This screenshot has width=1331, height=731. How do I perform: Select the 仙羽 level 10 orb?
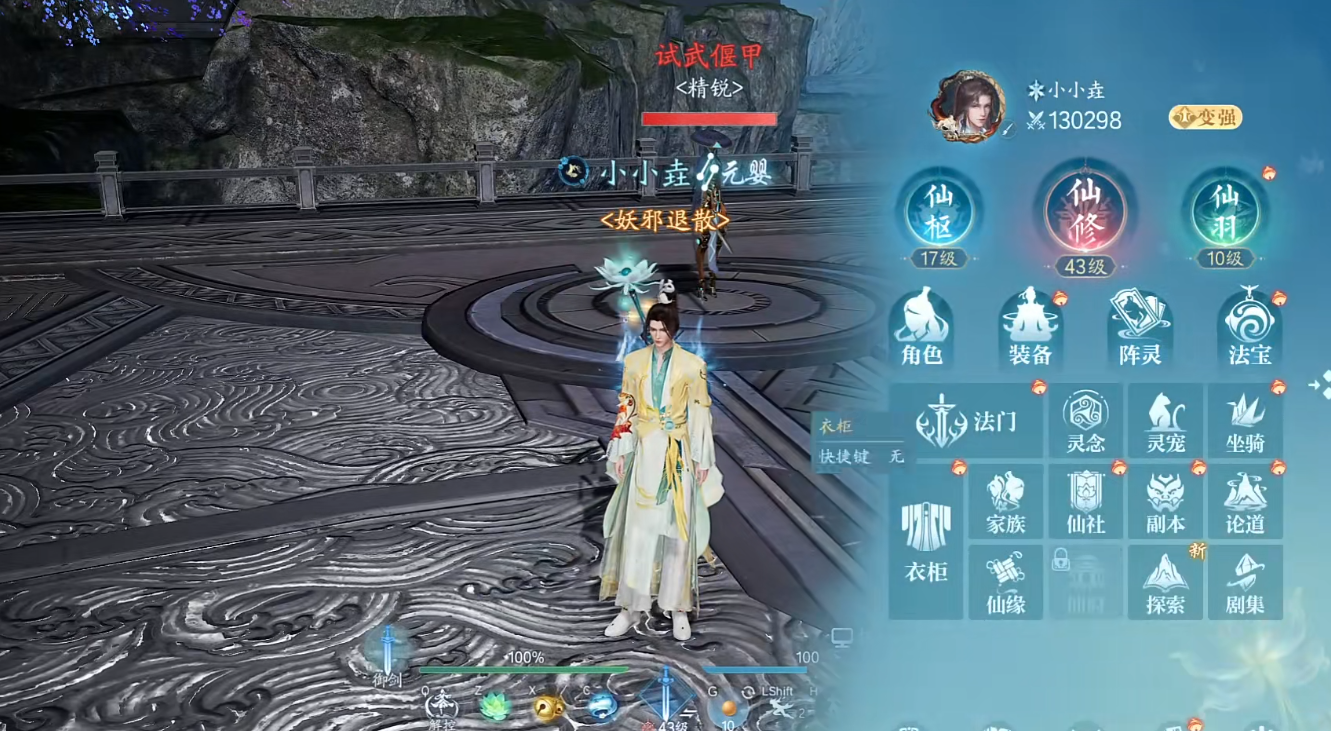1224,213
